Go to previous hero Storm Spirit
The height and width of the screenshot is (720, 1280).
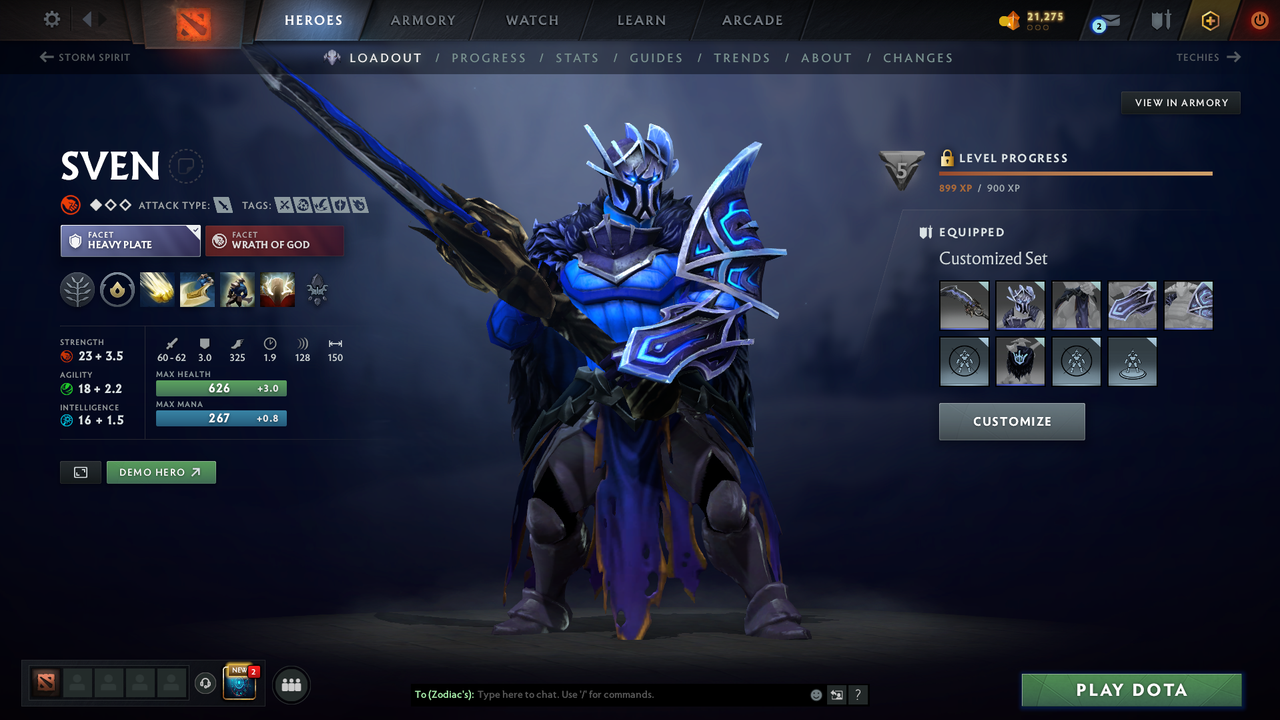(85, 57)
